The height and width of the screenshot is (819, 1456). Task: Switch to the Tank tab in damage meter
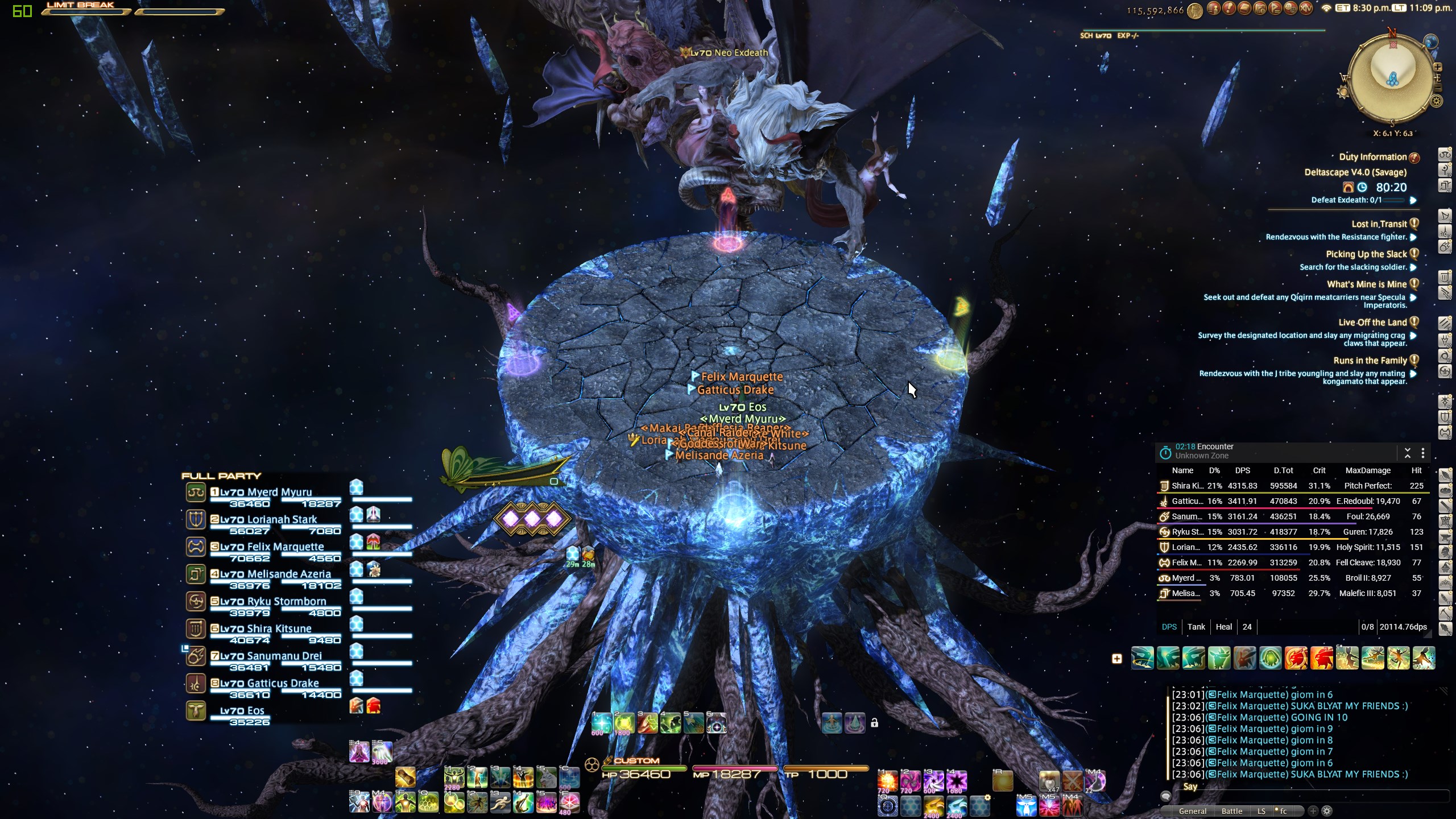pos(1196,627)
